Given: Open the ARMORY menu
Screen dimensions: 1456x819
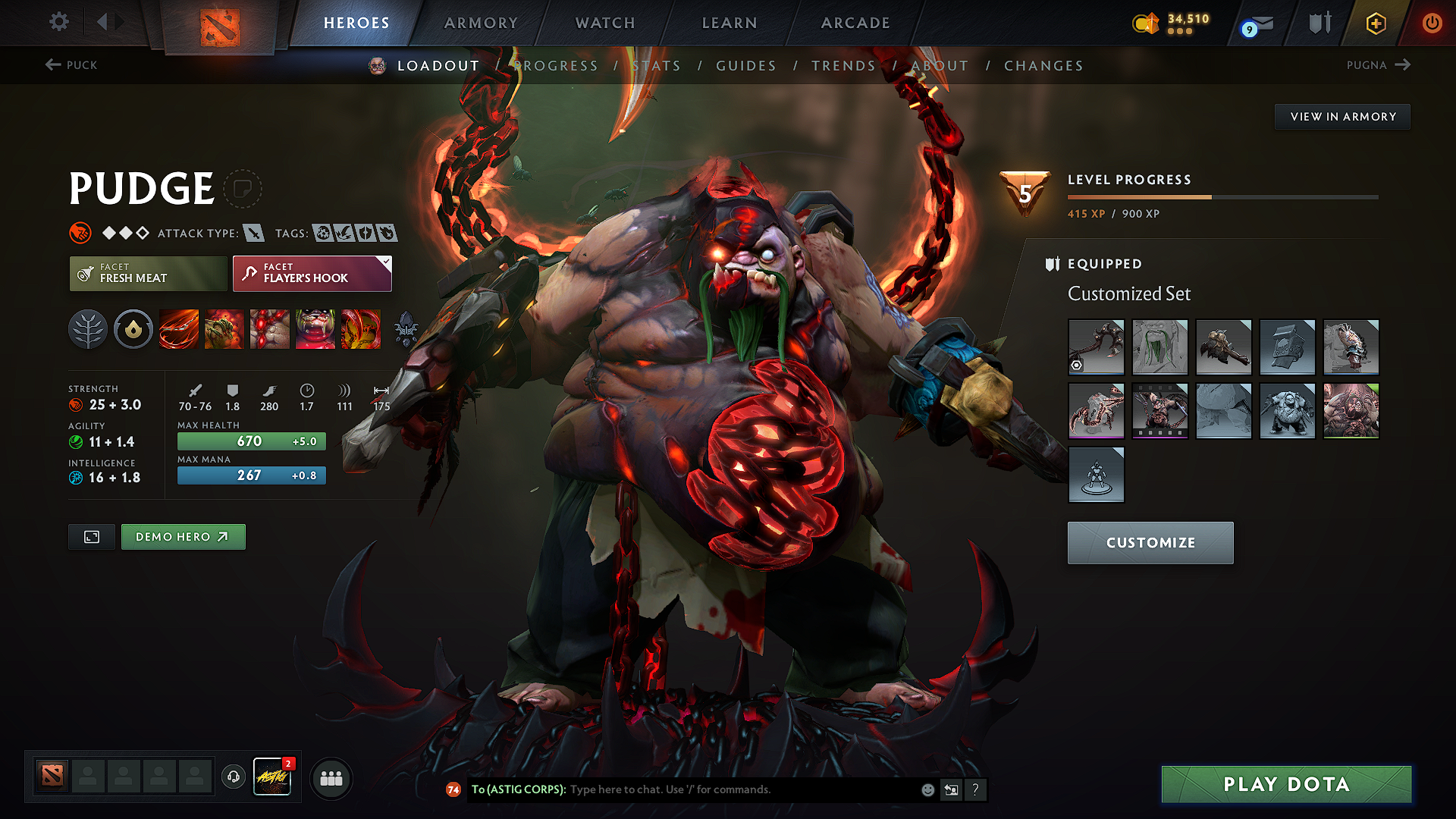Looking at the screenshot, I should (481, 23).
